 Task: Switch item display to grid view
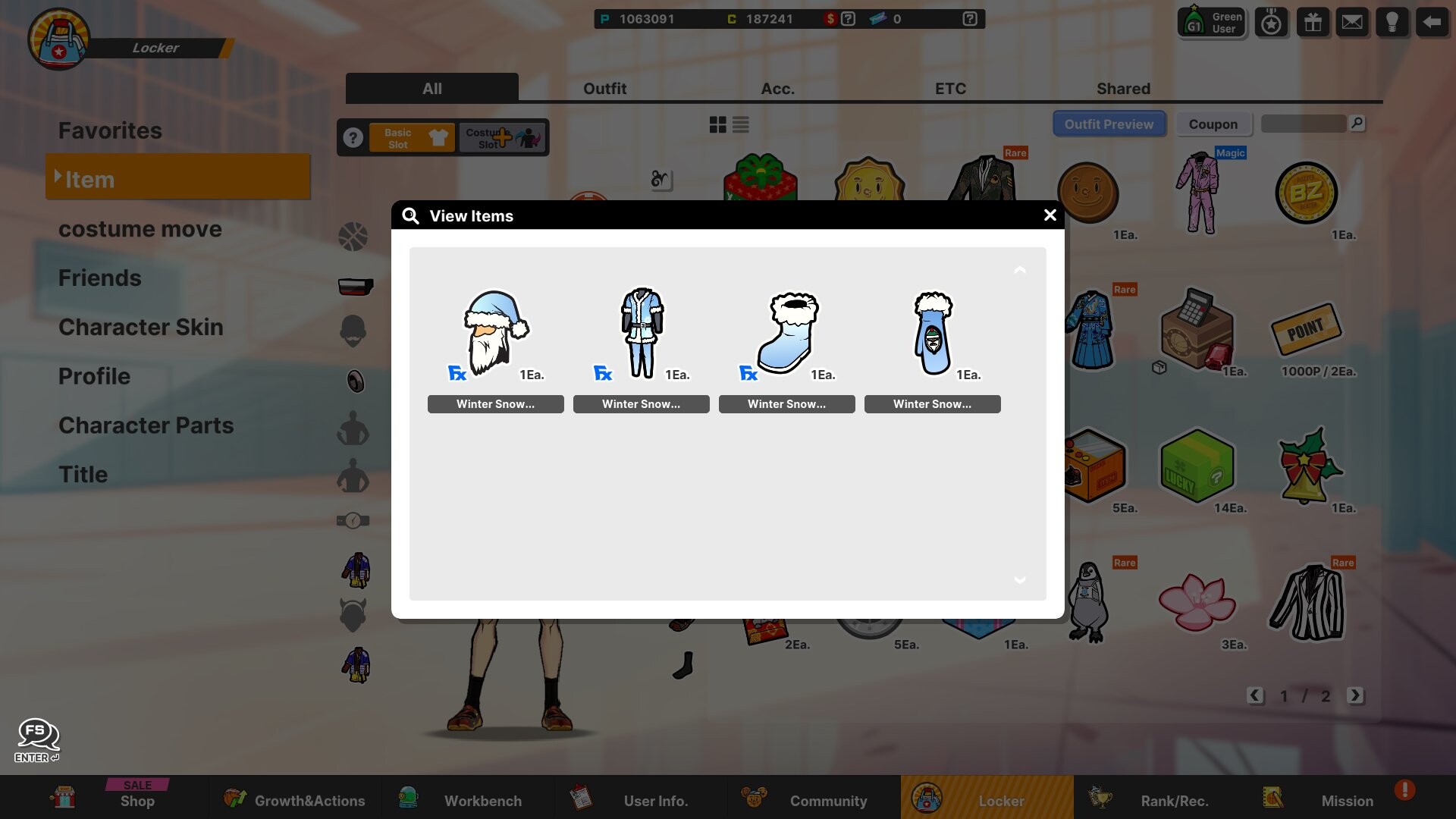coord(717,124)
